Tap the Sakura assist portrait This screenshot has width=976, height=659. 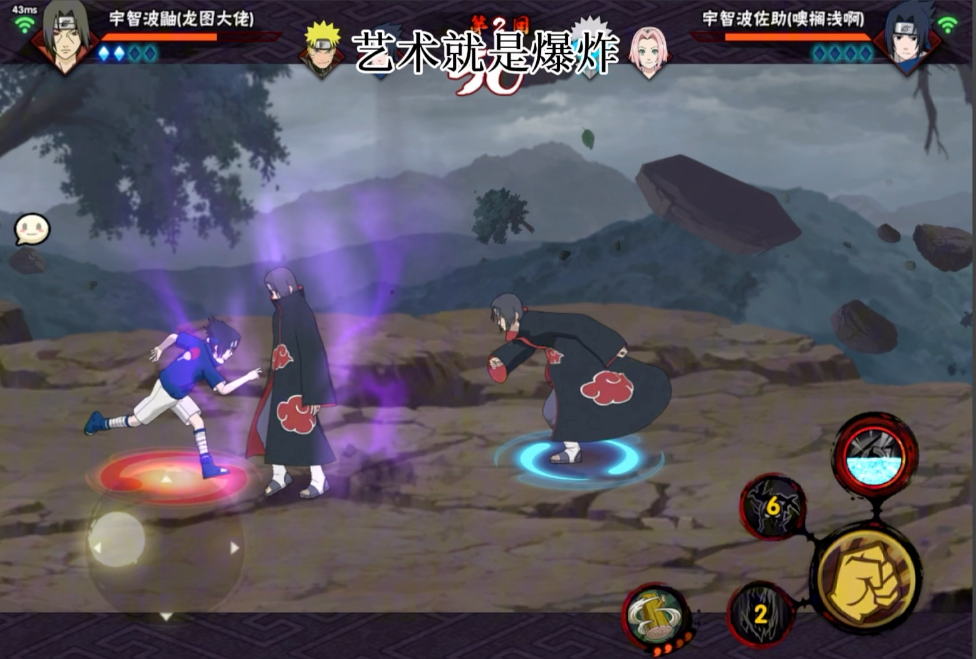tap(649, 48)
